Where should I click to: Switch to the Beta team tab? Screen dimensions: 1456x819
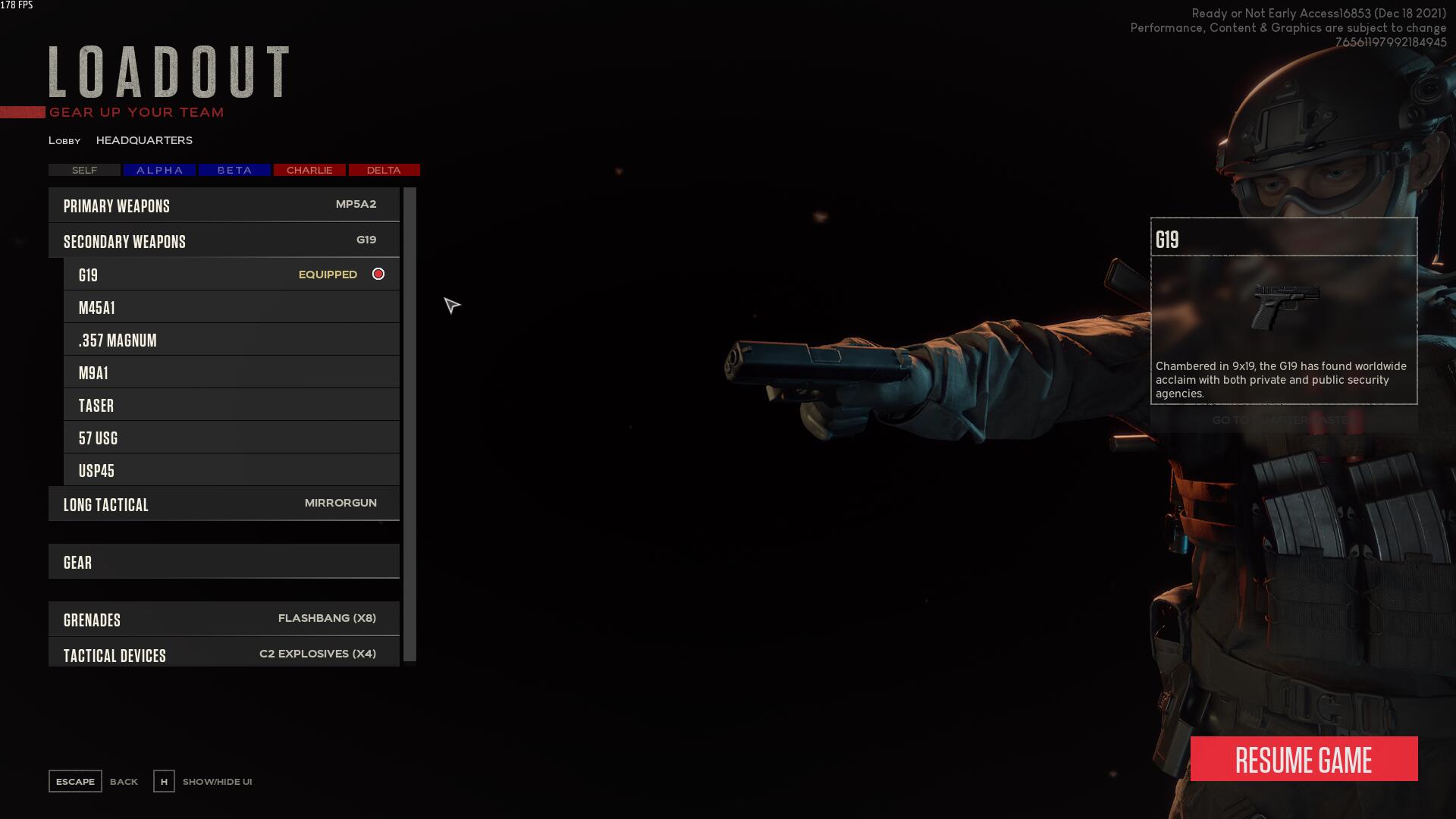click(234, 170)
